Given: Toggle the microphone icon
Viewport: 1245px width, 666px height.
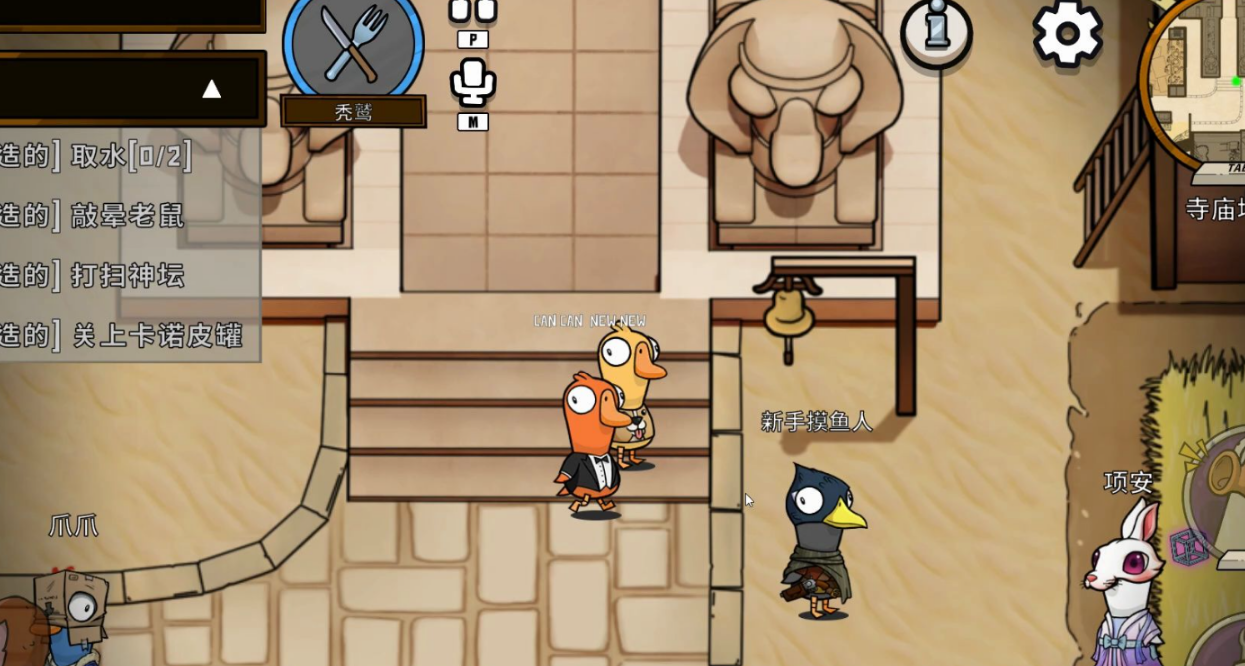Looking at the screenshot, I should coord(472,82).
